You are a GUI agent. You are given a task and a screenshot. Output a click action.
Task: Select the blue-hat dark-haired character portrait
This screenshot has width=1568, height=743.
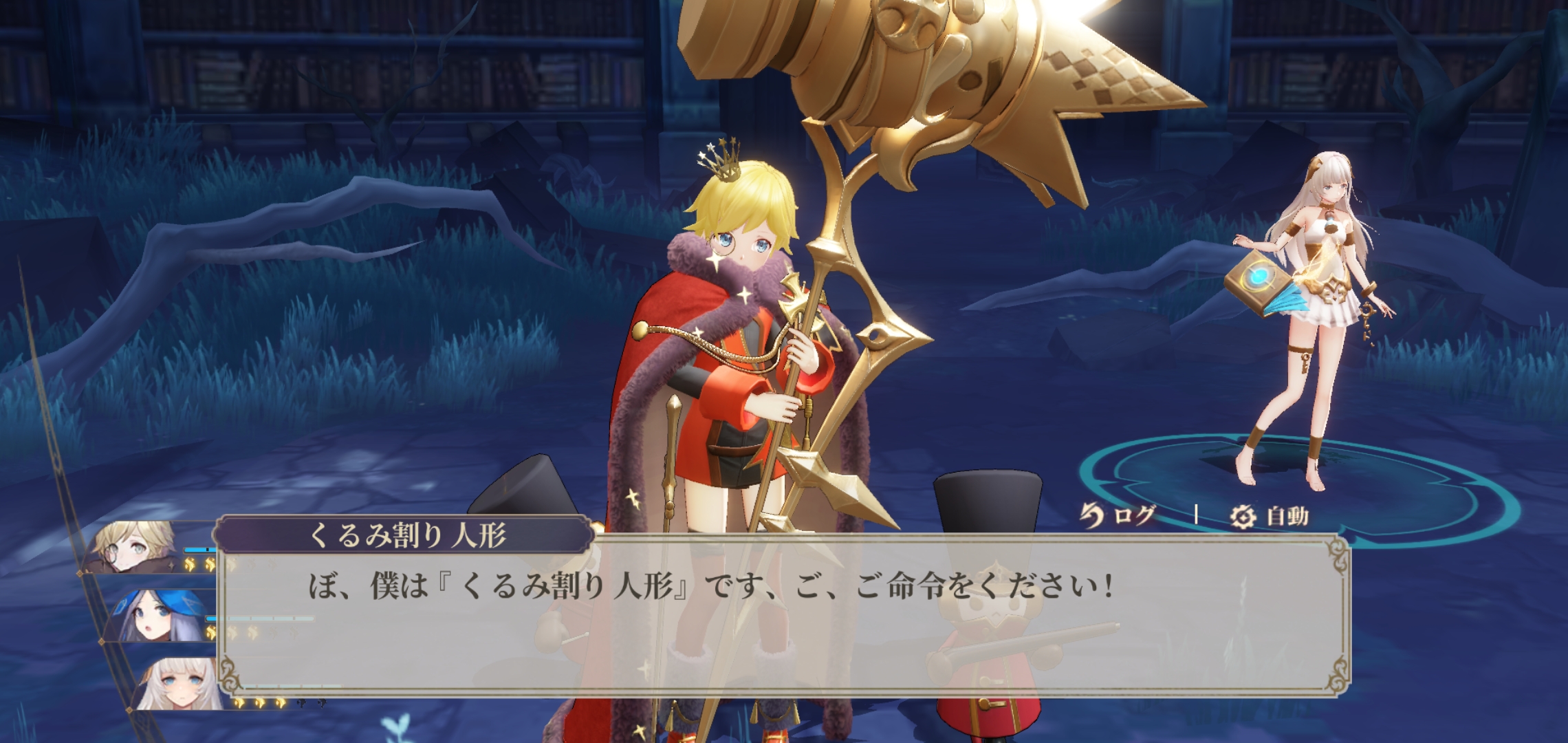pyautogui.click(x=160, y=615)
